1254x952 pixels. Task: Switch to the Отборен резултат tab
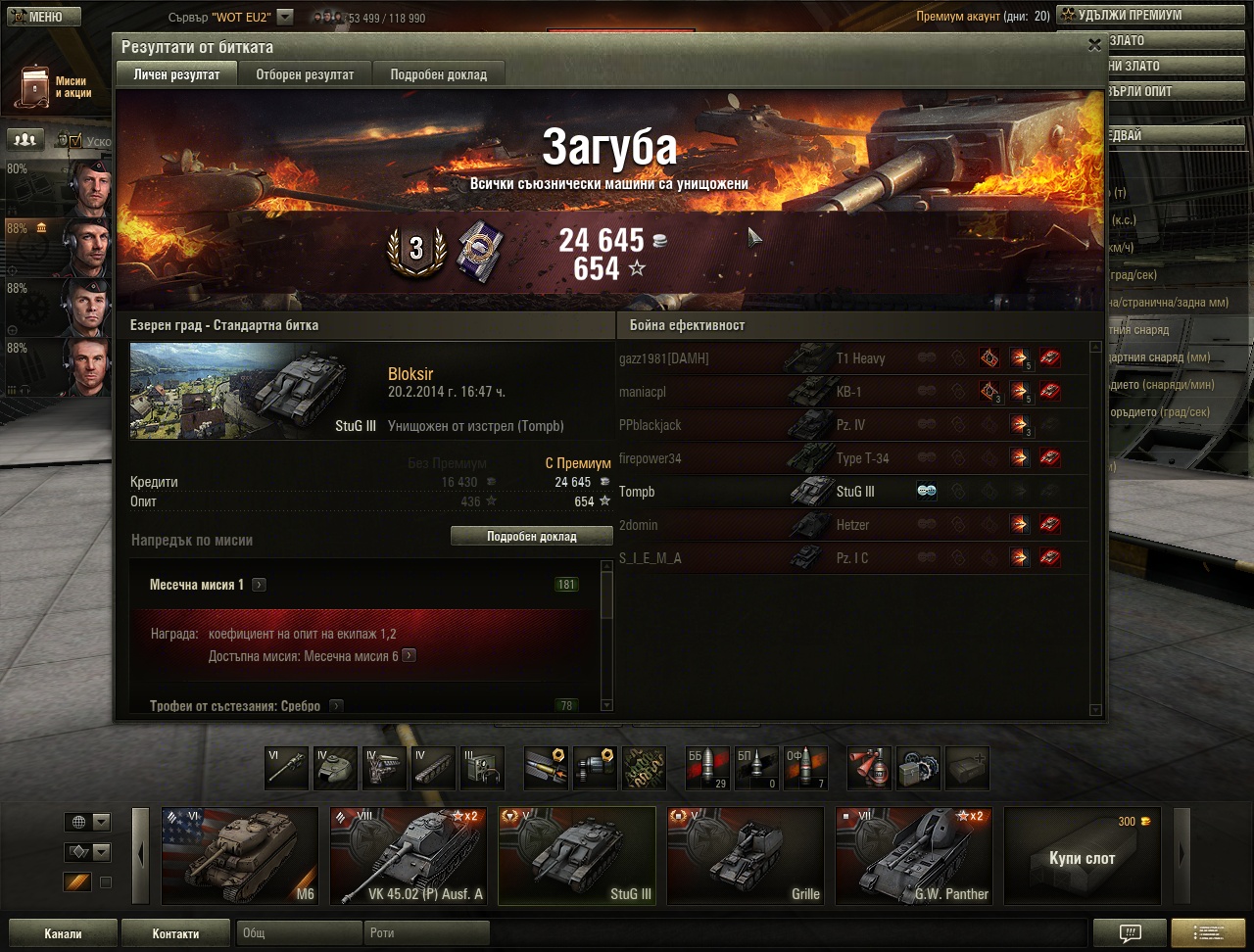click(305, 74)
